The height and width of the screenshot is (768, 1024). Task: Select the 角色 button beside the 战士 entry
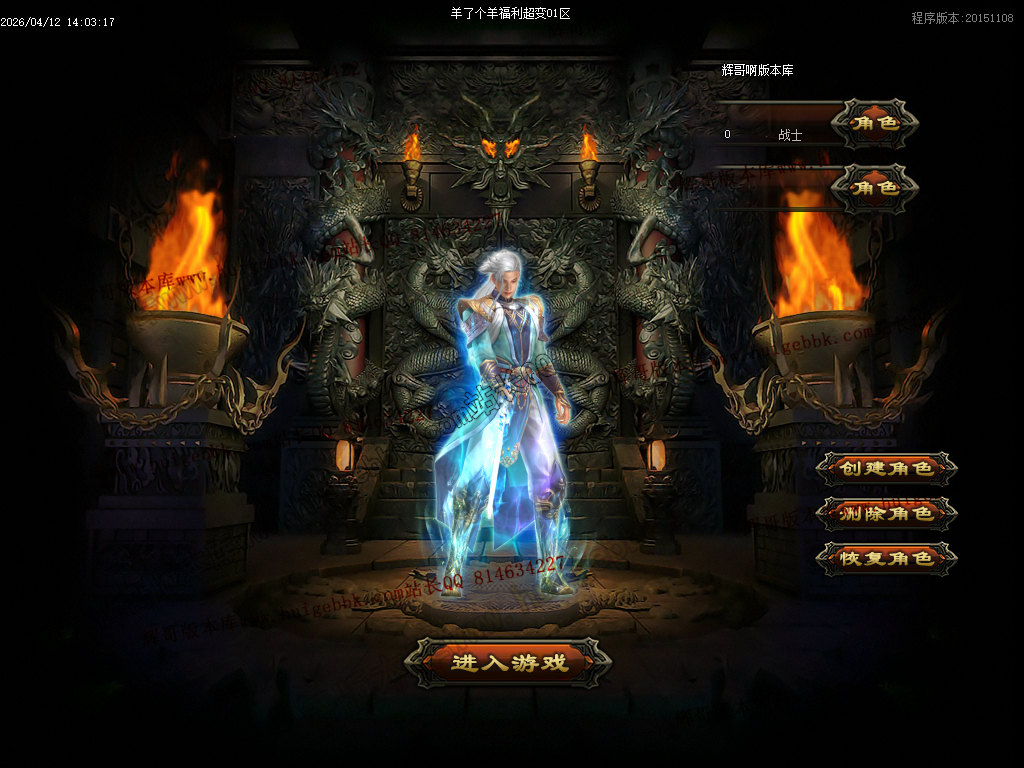pyautogui.click(x=874, y=124)
